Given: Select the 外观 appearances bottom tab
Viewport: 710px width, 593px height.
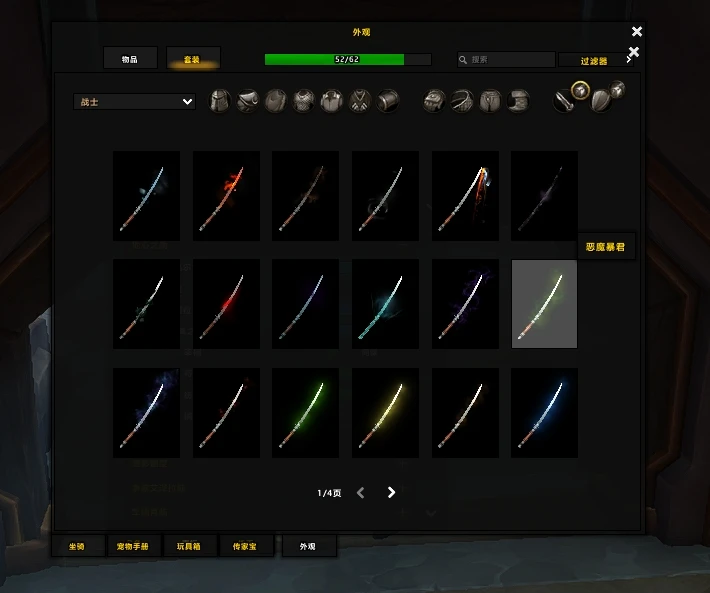Looking at the screenshot, I should pyautogui.click(x=308, y=546).
